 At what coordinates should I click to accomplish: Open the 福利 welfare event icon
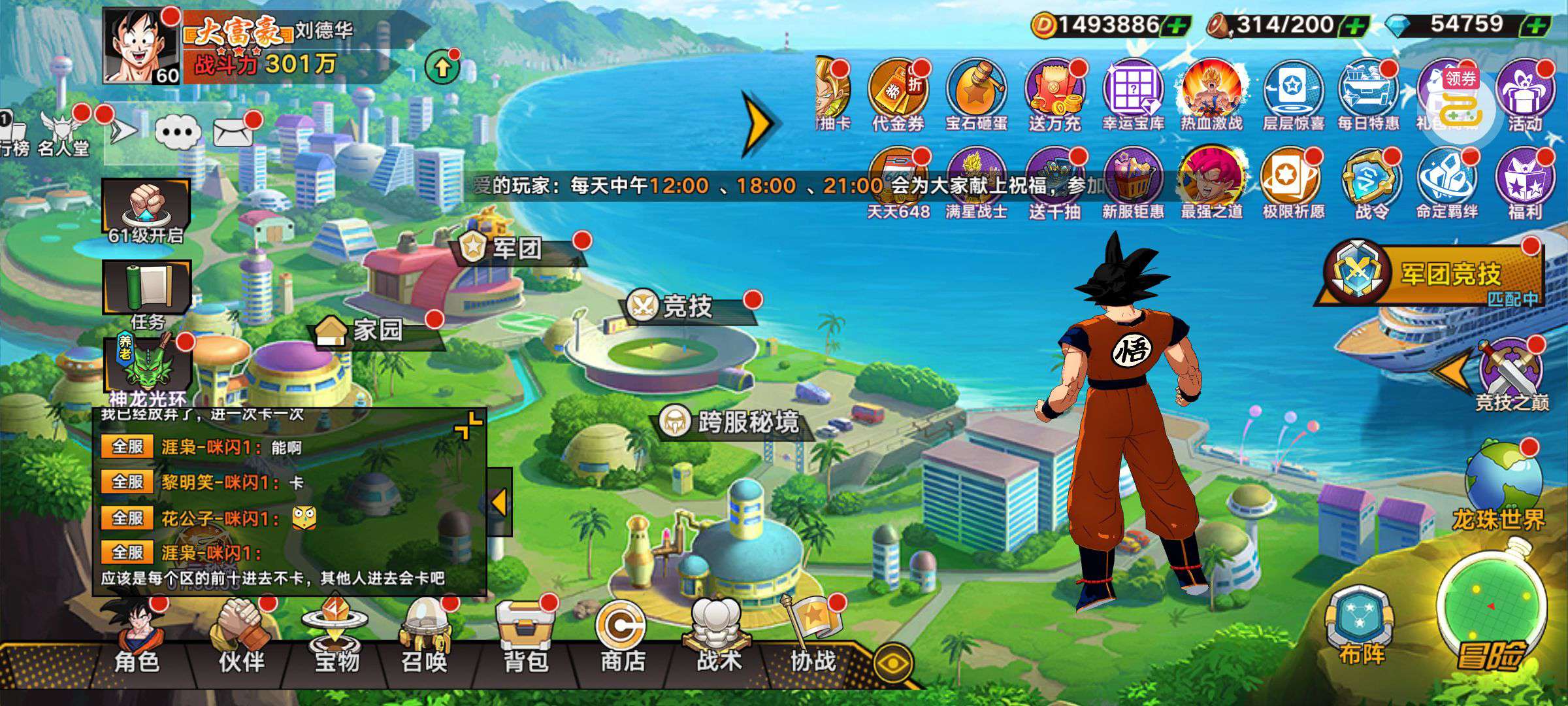pos(1524,183)
